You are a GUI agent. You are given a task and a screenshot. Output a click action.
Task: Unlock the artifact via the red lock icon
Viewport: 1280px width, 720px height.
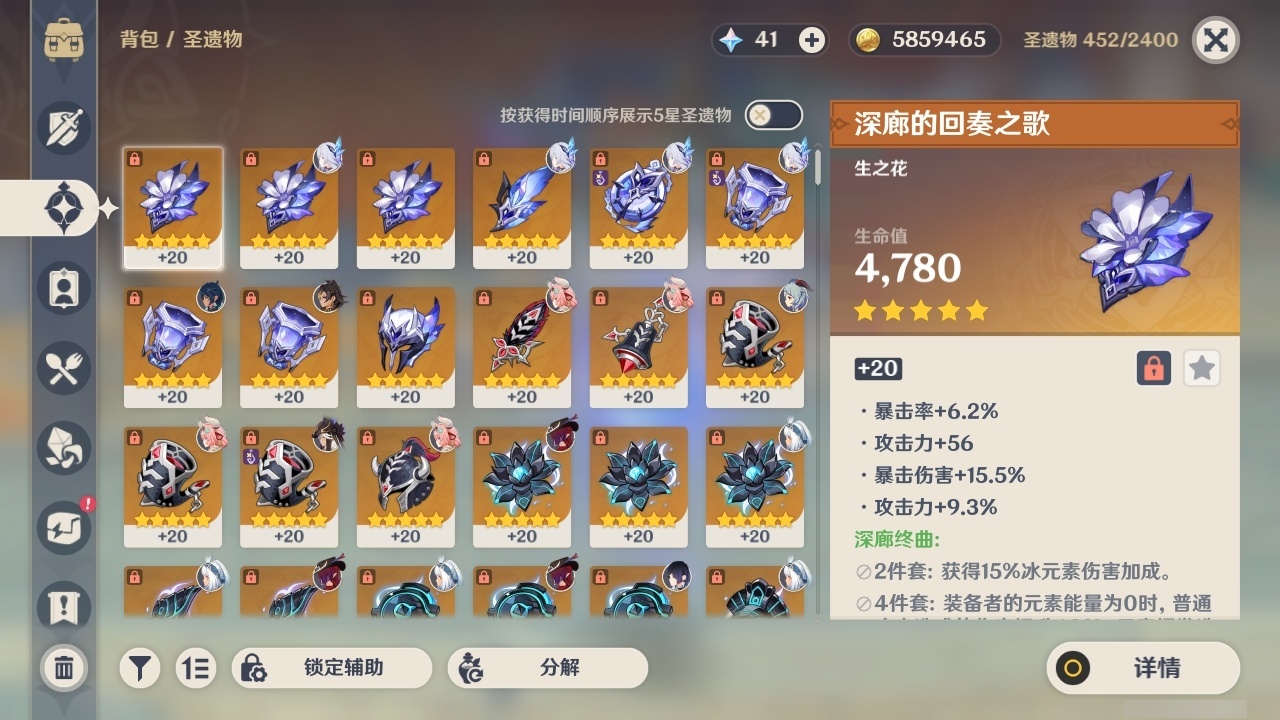(1152, 368)
